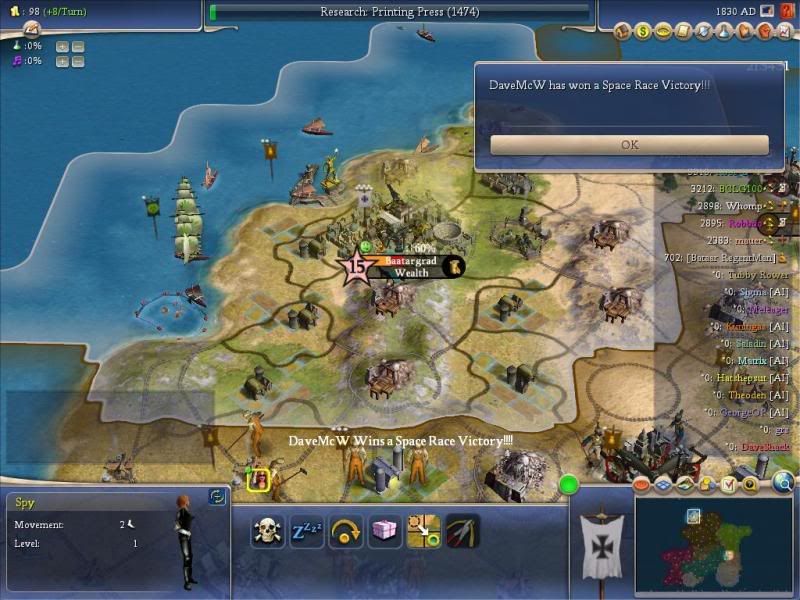Click the green end turn button
The width and height of the screenshot is (800, 600).
(x=569, y=486)
